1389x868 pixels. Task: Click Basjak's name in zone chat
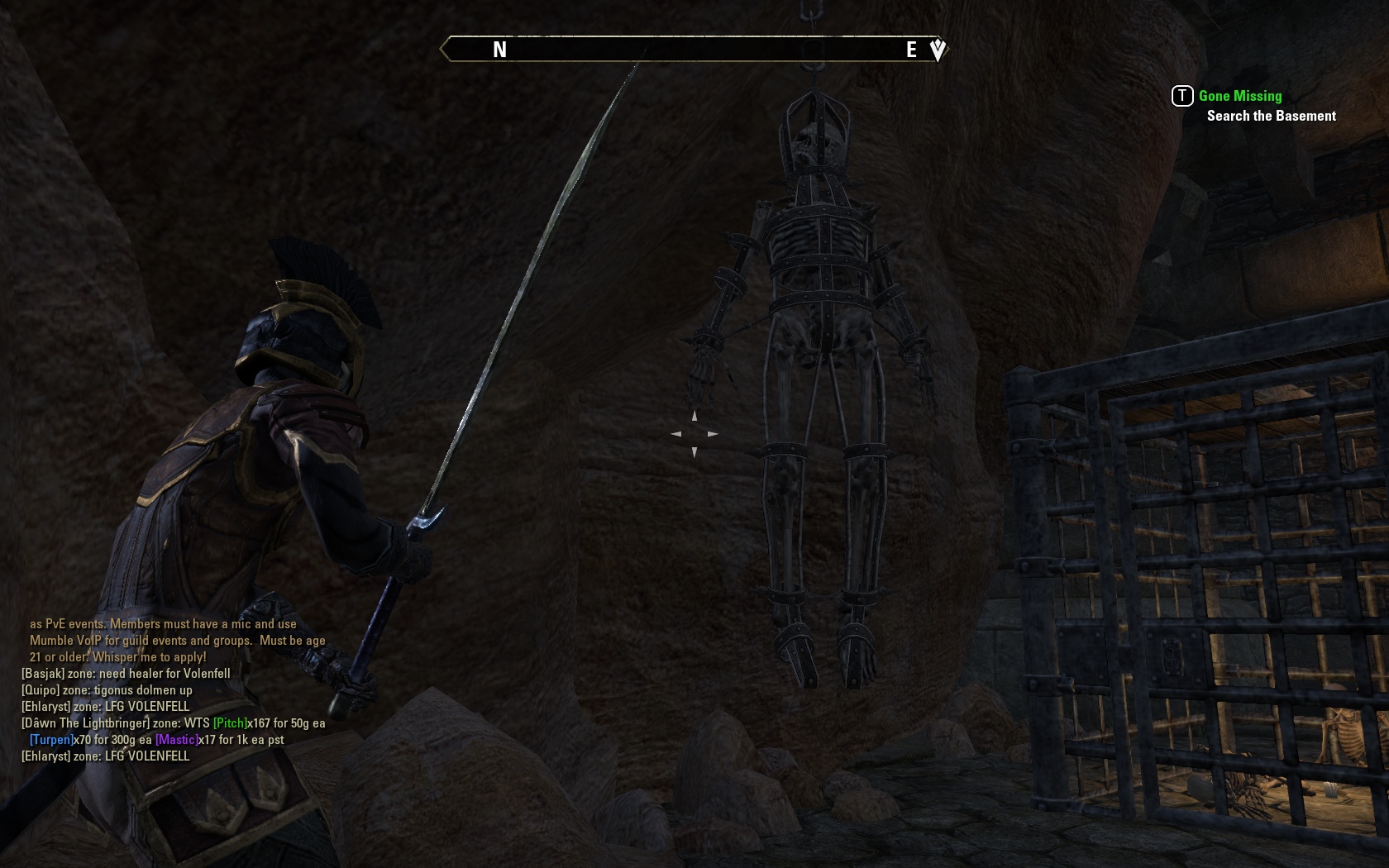43,674
